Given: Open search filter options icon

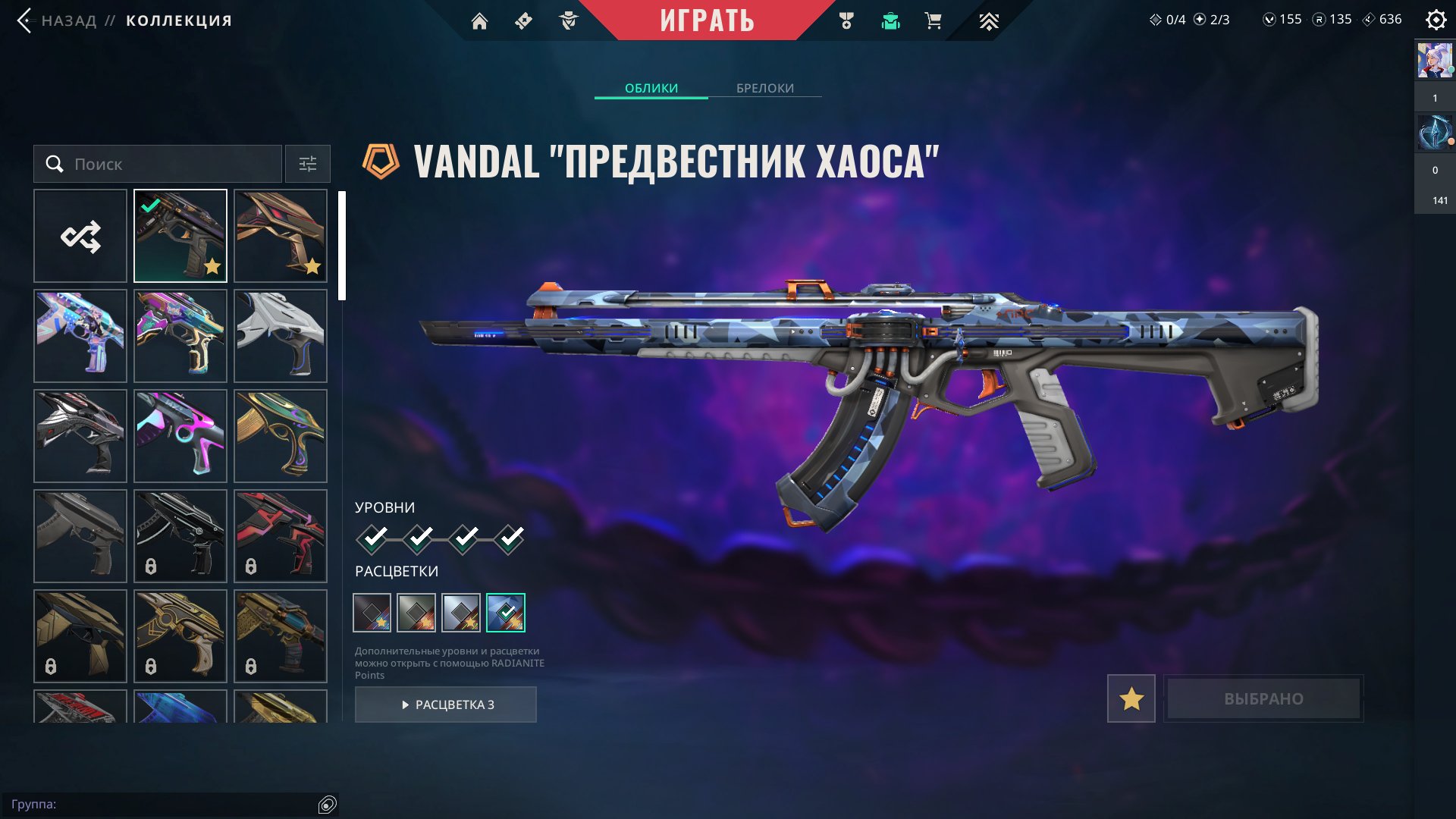Looking at the screenshot, I should click(x=307, y=164).
